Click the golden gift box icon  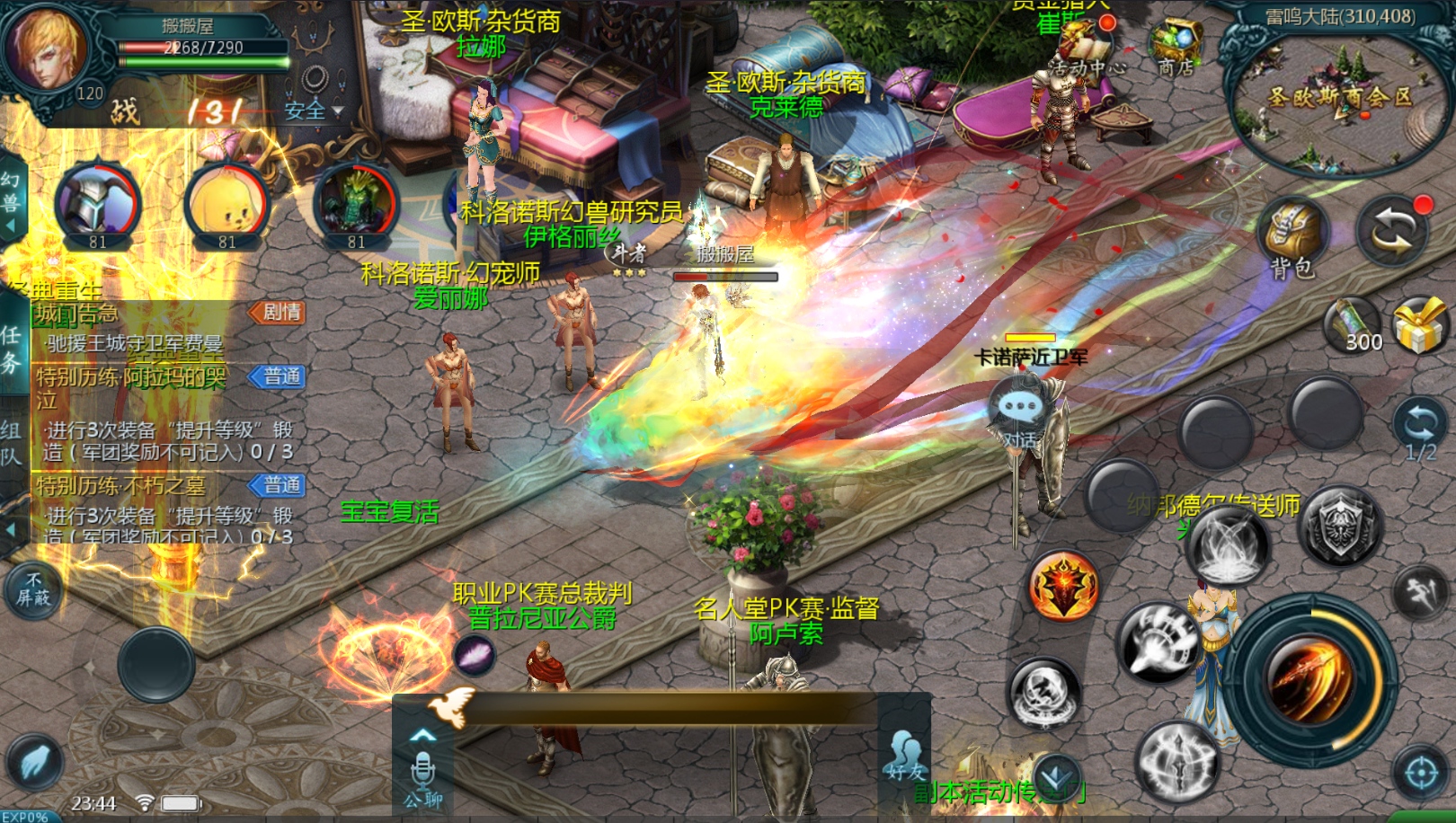pyautogui.click(x=1418, y=324)
